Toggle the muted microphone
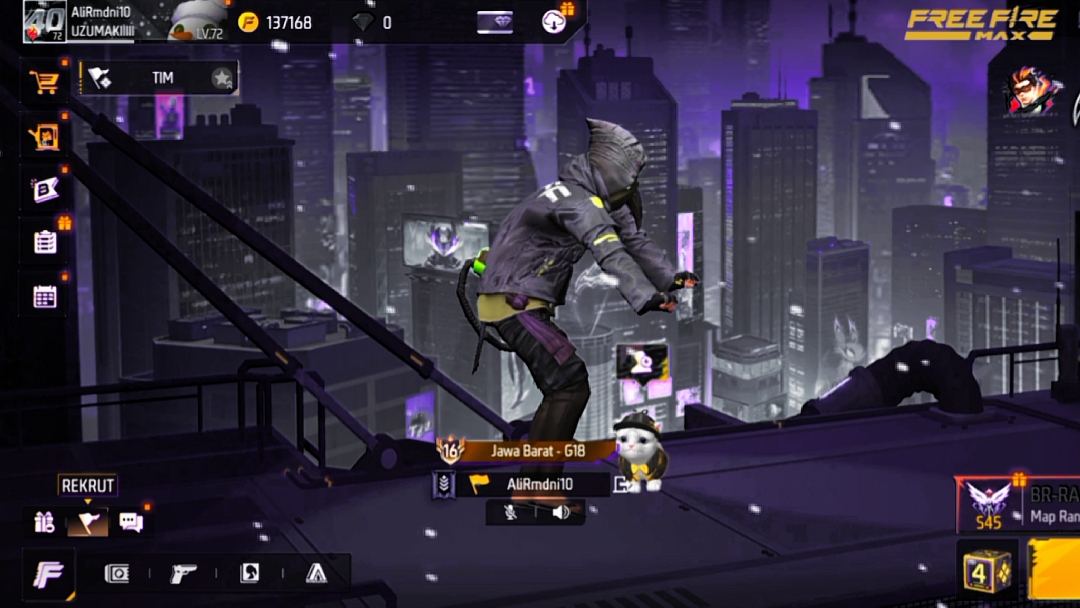 point(510,512)
